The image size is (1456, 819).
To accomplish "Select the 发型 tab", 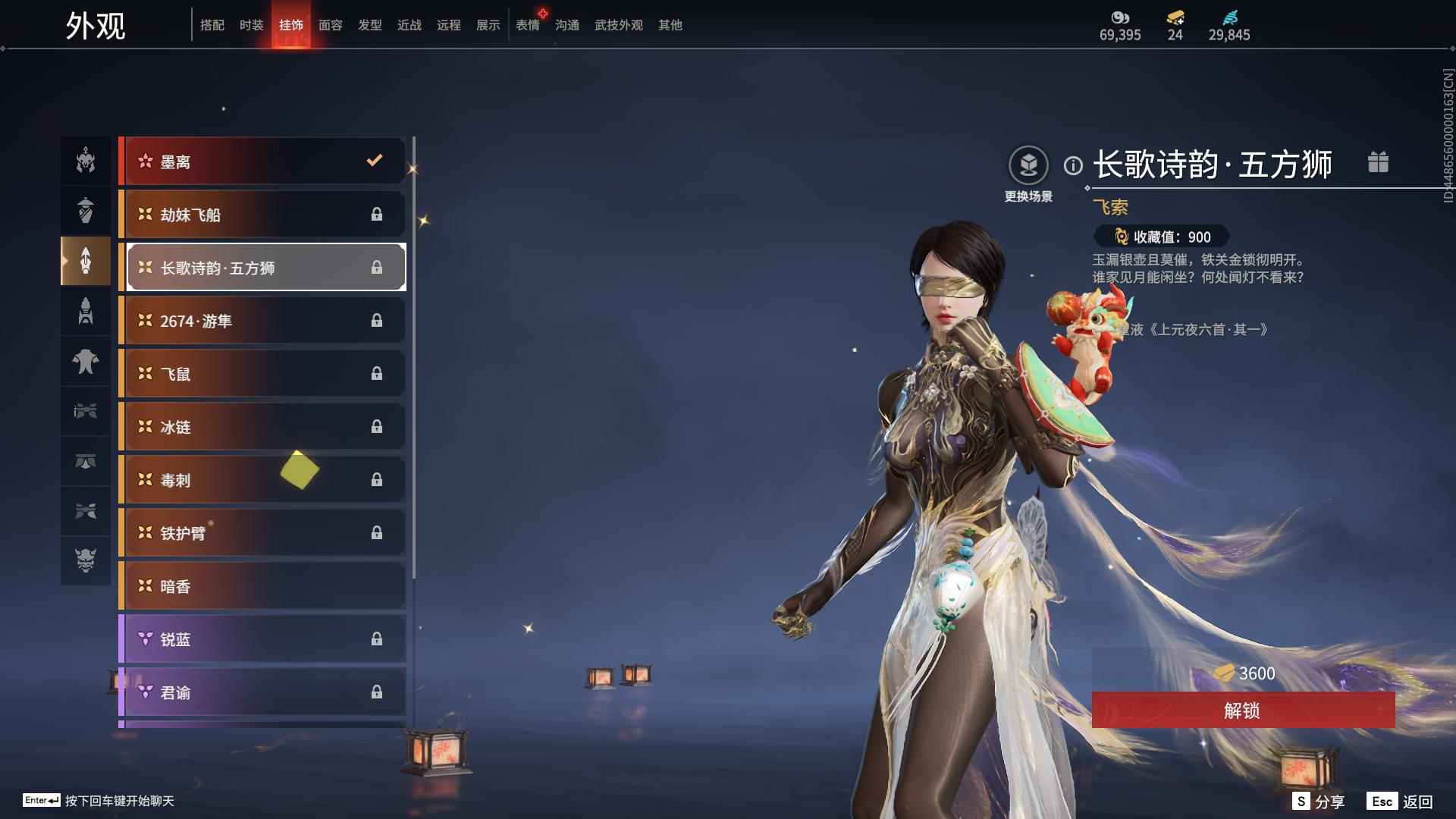I will pos(369,25).
